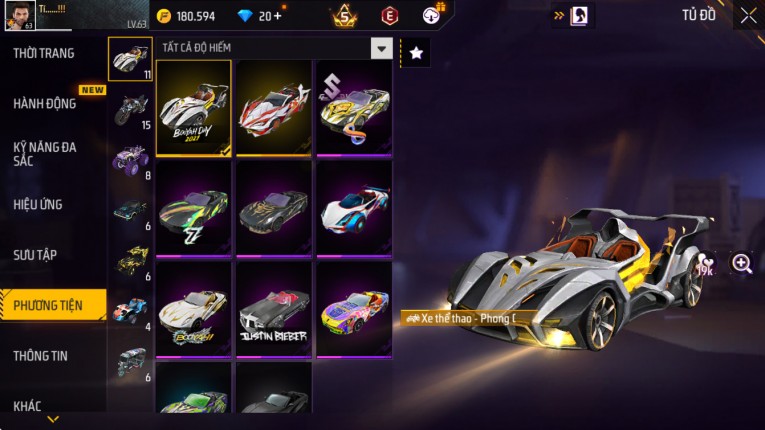Select the white and blue sports car skin
The height and width of the screenshot is (430, 765).
tap(354, 208)
